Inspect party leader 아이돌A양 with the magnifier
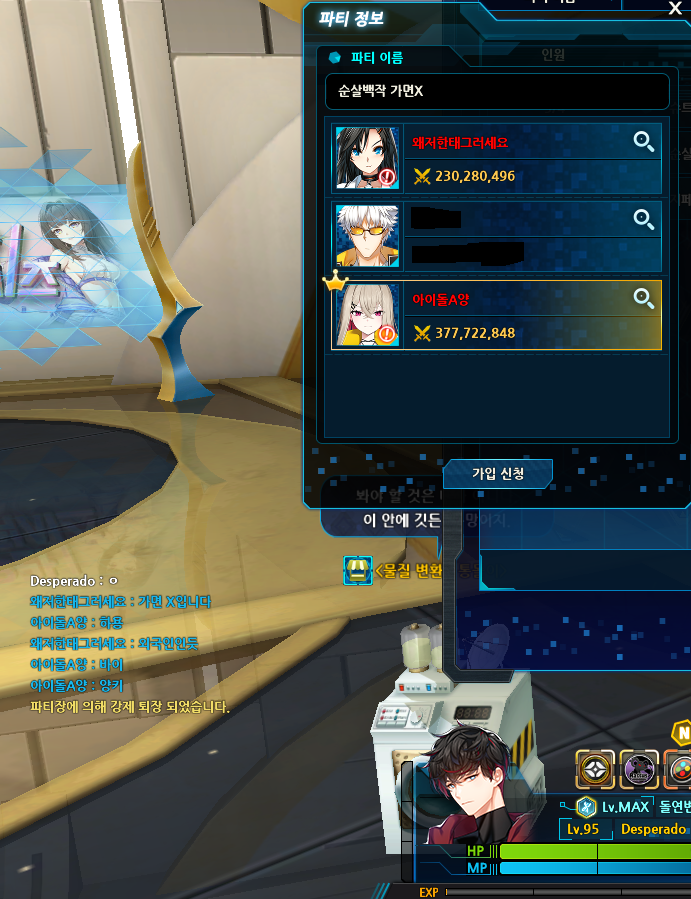 pos(644,297)
